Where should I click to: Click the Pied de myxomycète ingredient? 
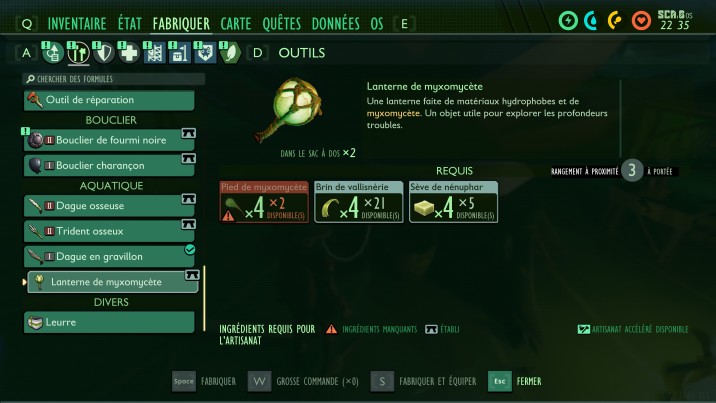coord(264,201)
